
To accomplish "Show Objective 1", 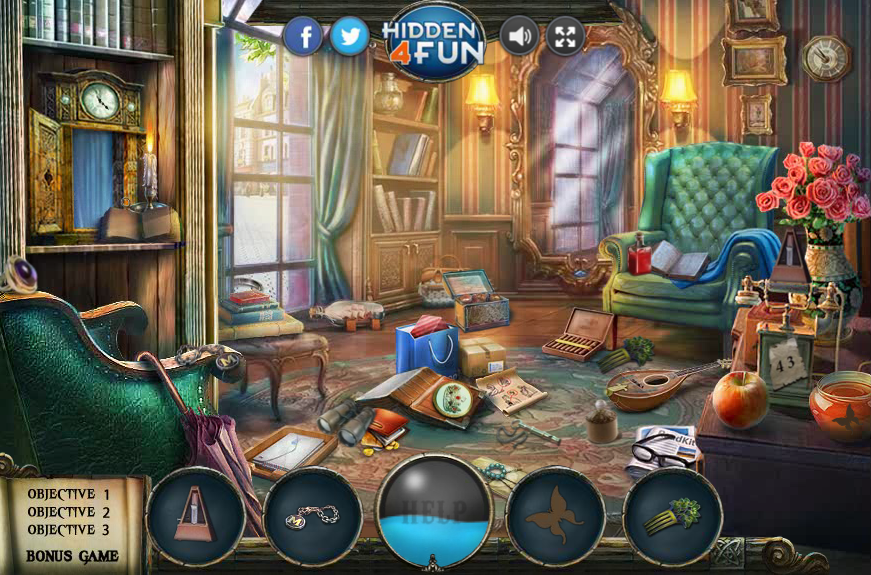I will 69,494.
